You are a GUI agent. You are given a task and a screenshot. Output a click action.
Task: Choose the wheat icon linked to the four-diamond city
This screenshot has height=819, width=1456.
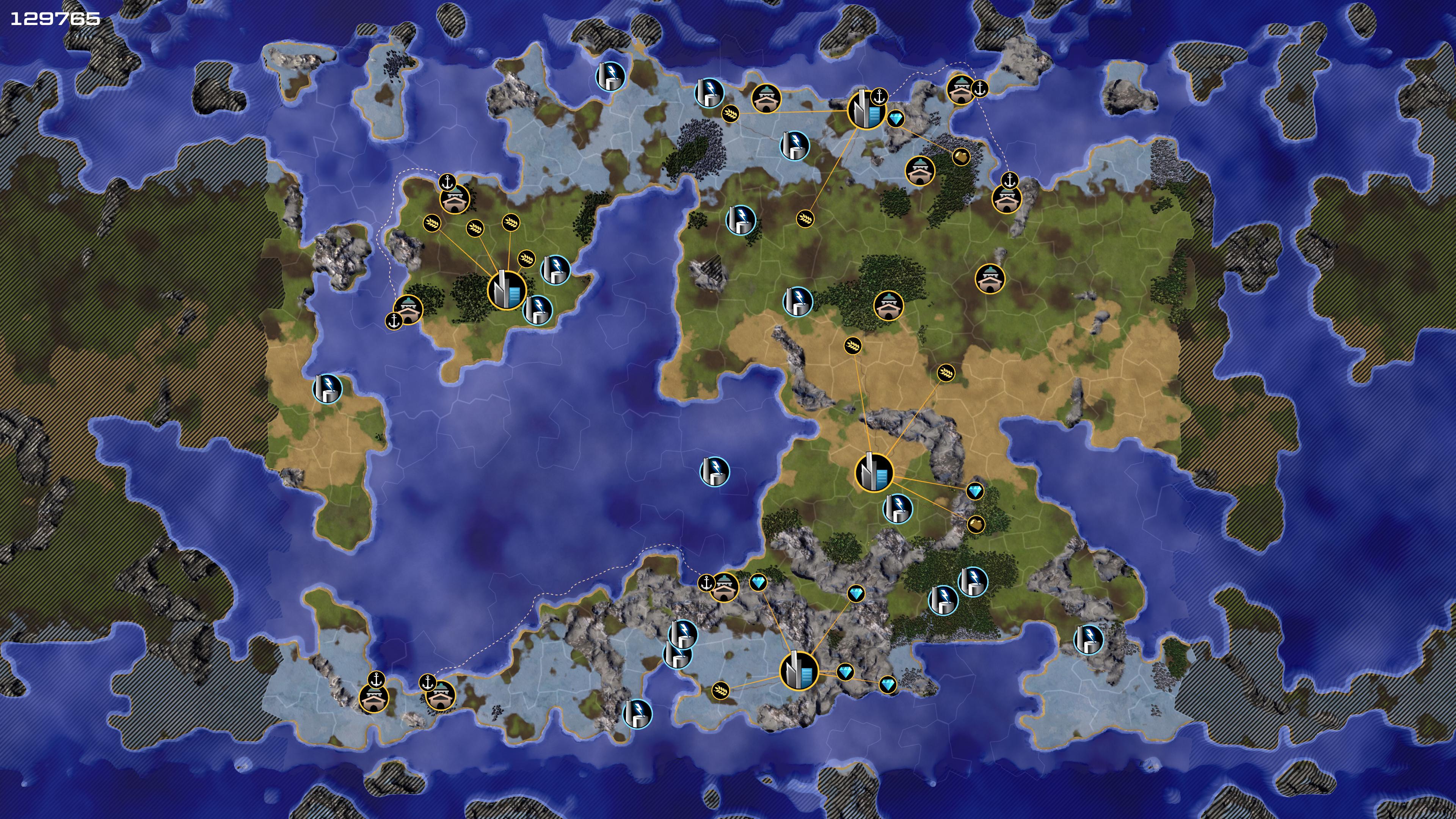point(720,690)
